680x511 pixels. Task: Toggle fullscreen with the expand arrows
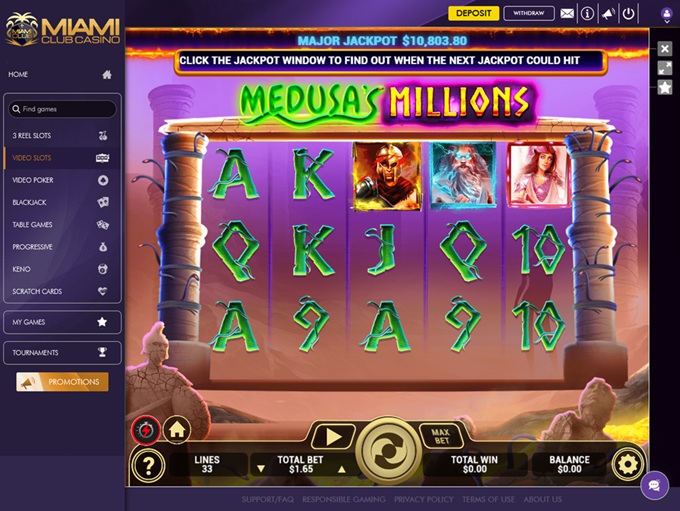click(665, 68)
